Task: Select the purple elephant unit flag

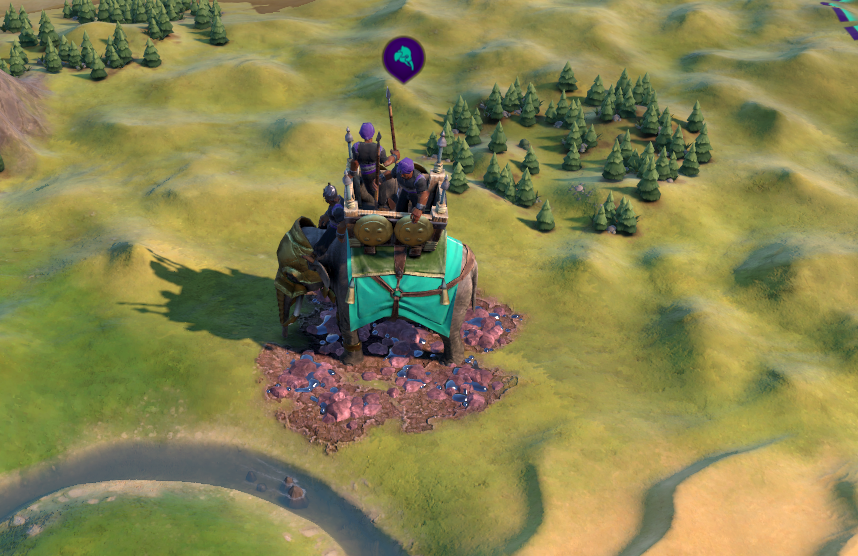Action: click(403, 58)
